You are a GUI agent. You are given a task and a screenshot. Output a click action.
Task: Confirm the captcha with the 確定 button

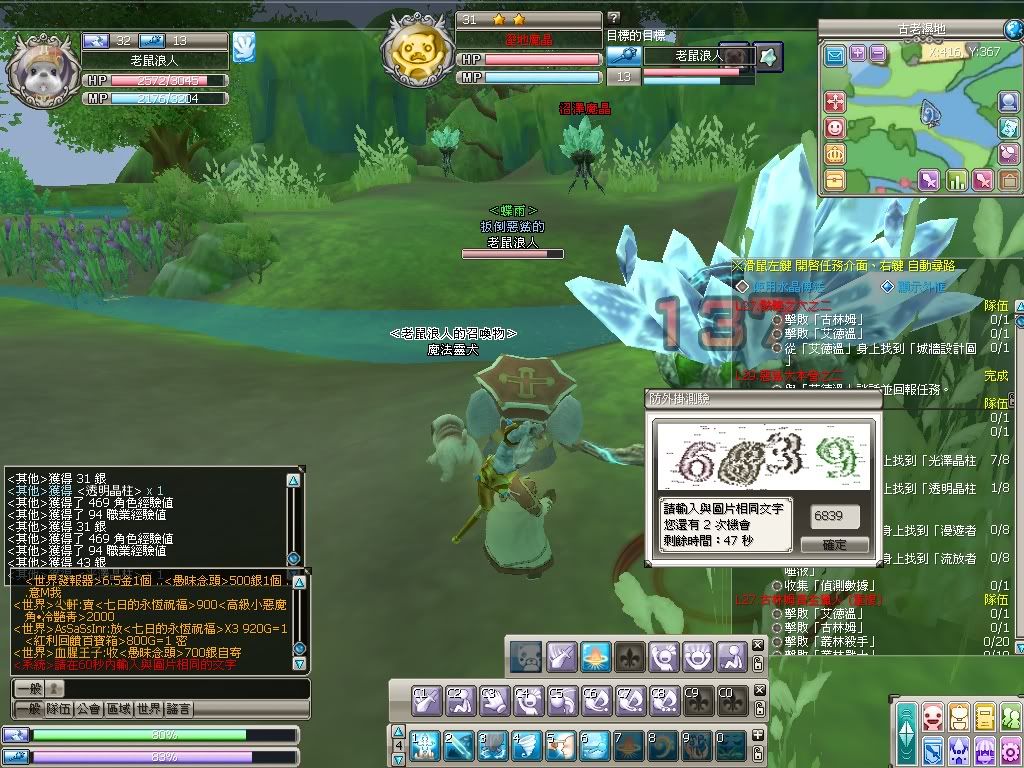[834, 545]
